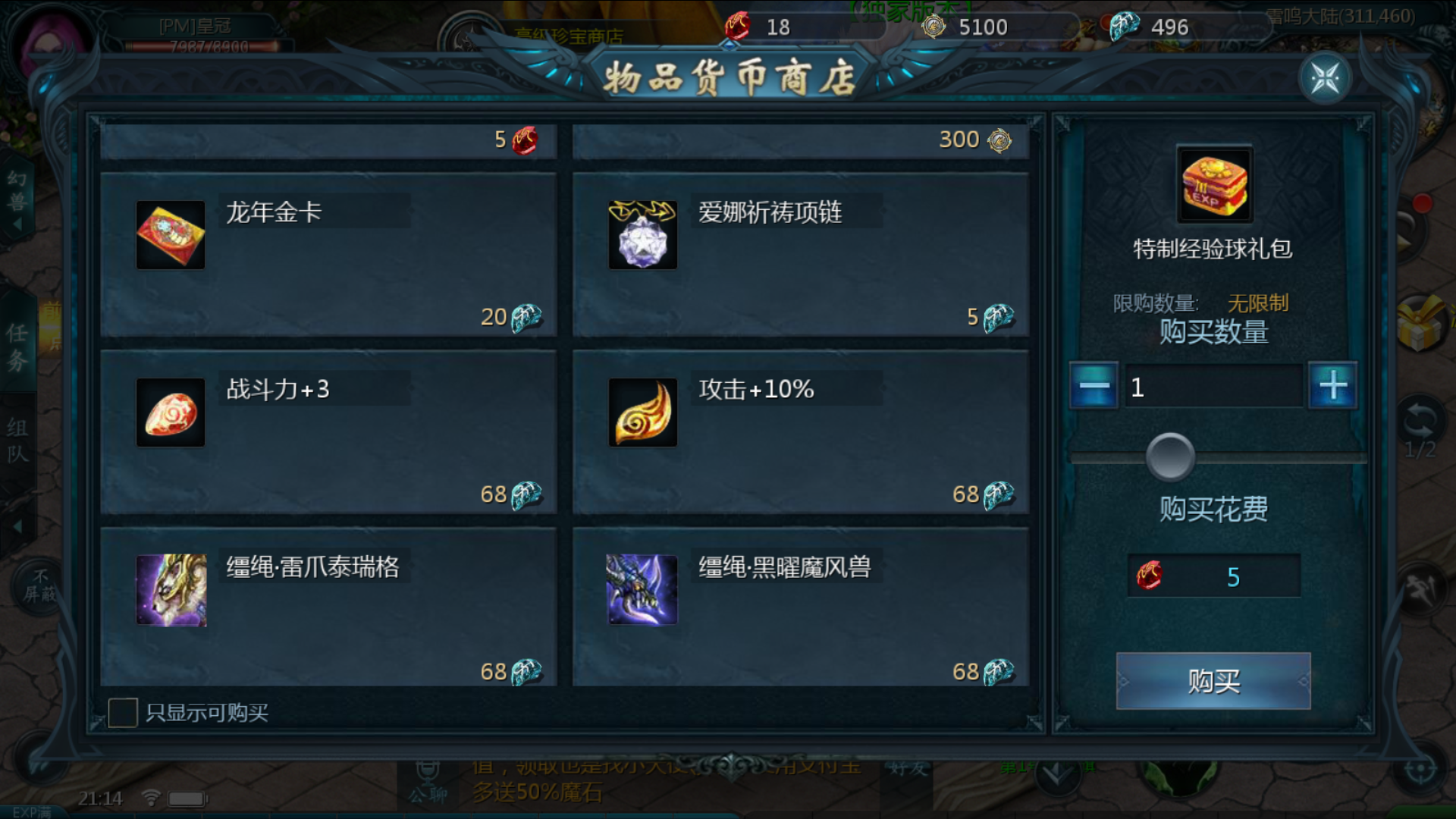Decrease purchase quantity with minus button
This screenshot has height=819, width=1456.
(x=1094, y=386)
